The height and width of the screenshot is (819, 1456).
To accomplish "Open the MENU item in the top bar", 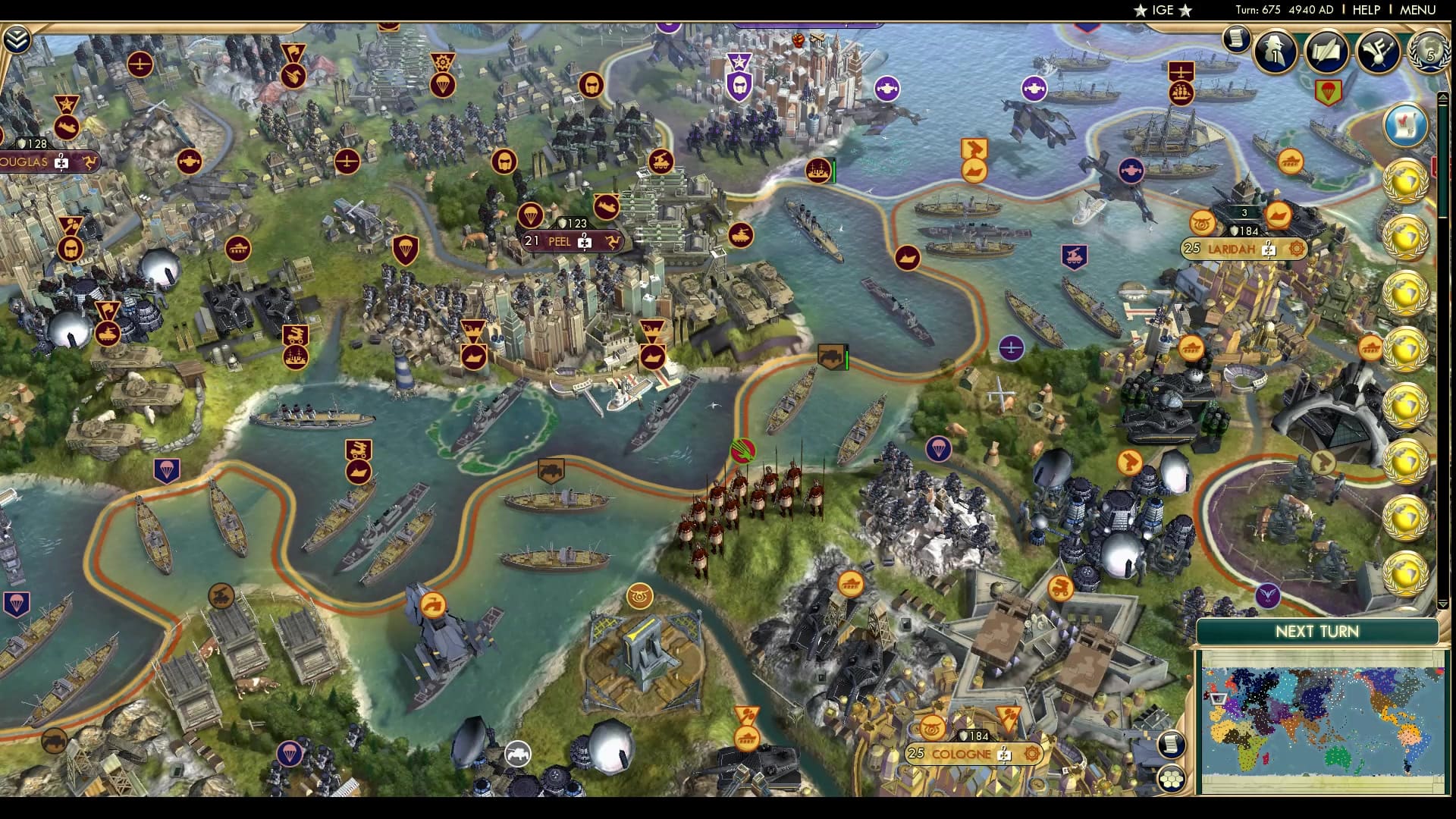I will [1417, 11].
